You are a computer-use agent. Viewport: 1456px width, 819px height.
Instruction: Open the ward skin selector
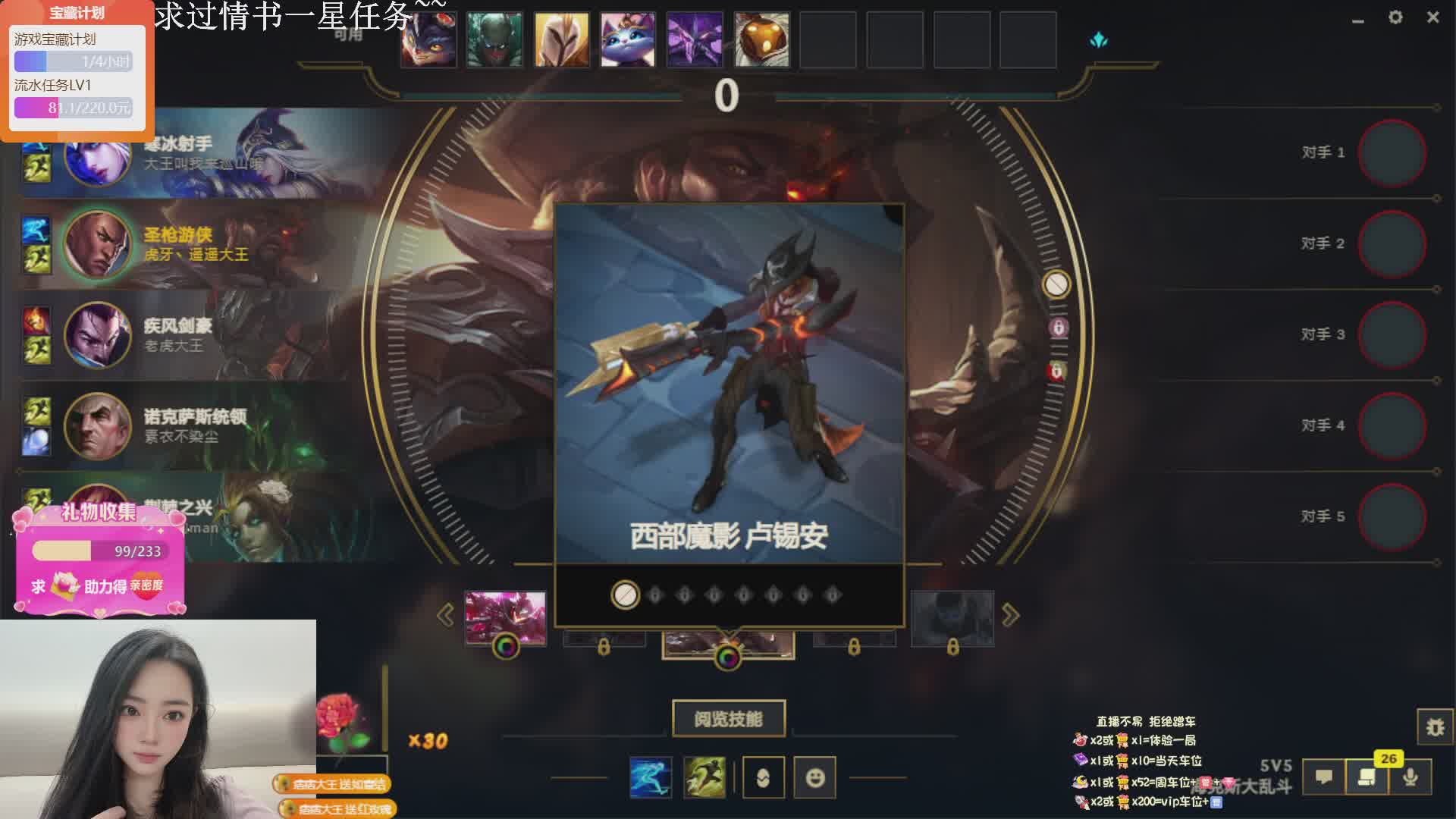[763, 777]
